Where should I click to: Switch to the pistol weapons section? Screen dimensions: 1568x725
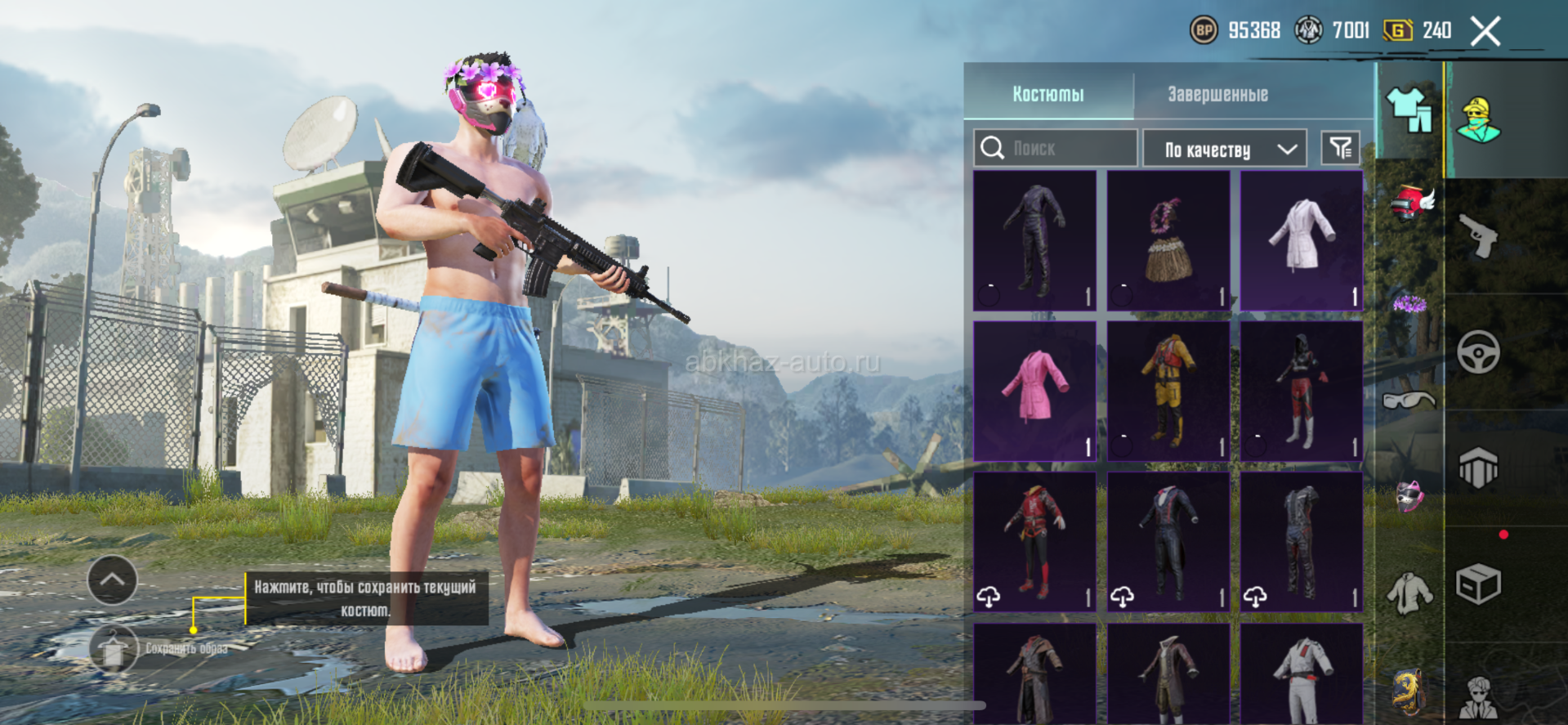(x=1478, y=236)
